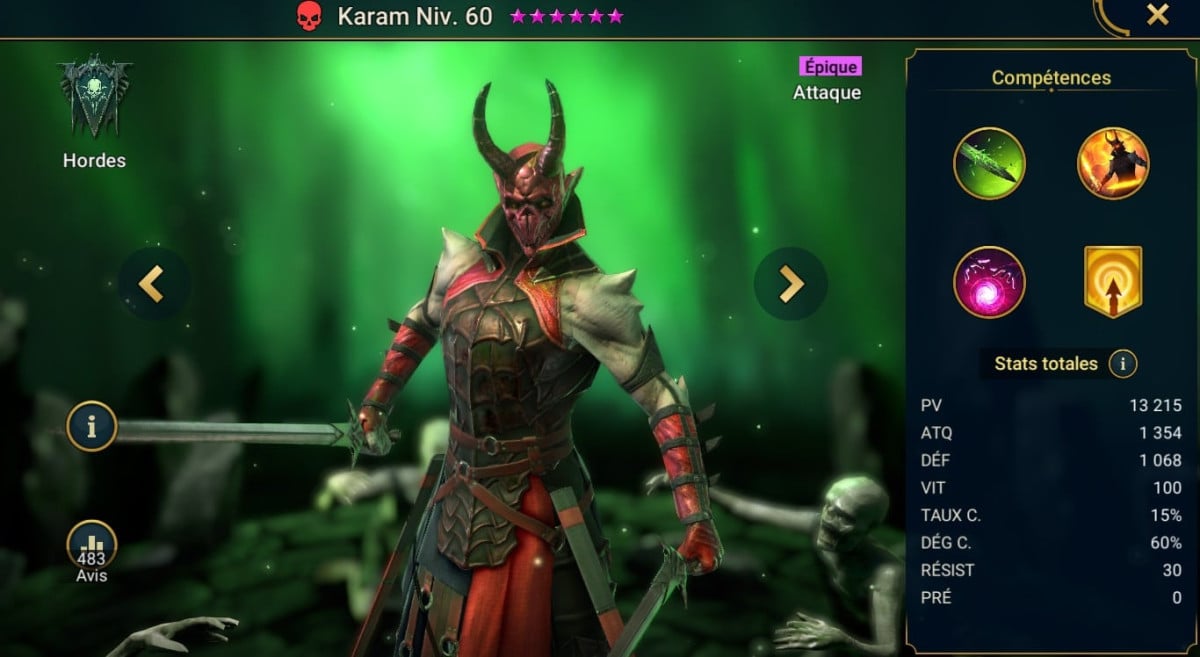Image resolution: width=1200 pixels, height=657 pixels.
Task: Open the champion info button
Action: pos(92,428)
